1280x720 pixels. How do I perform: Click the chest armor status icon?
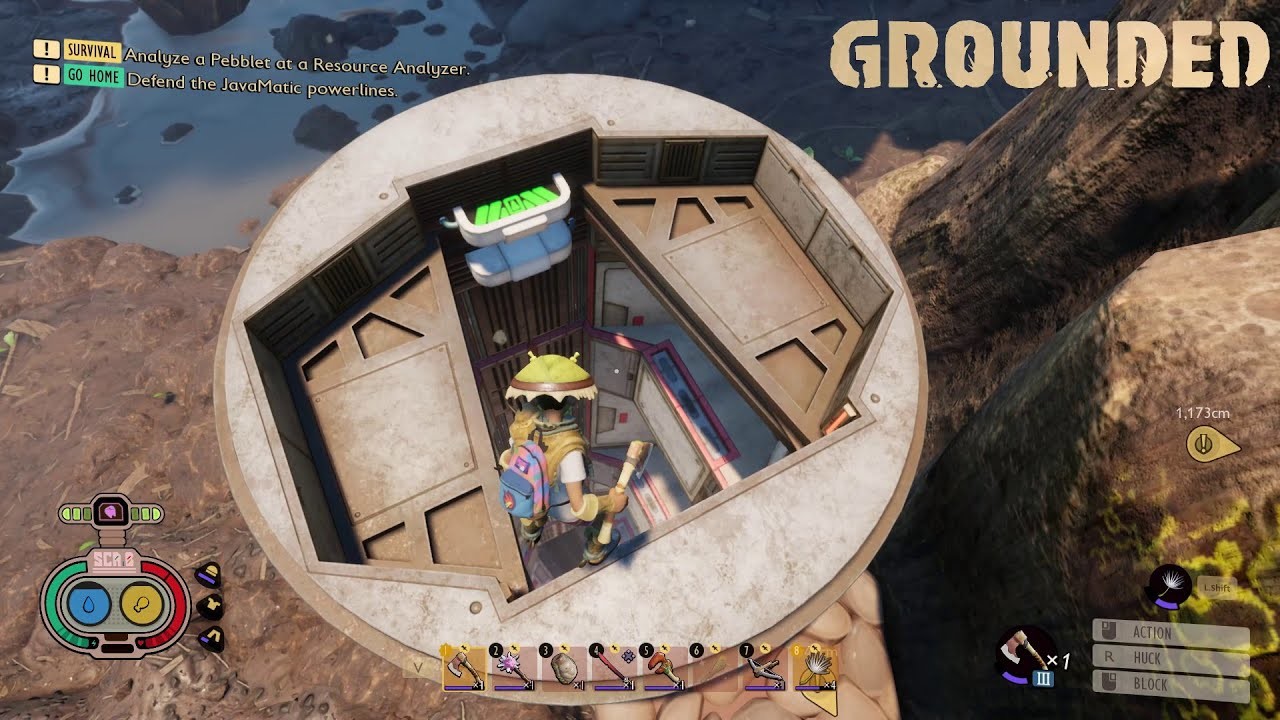coord(209,606)
